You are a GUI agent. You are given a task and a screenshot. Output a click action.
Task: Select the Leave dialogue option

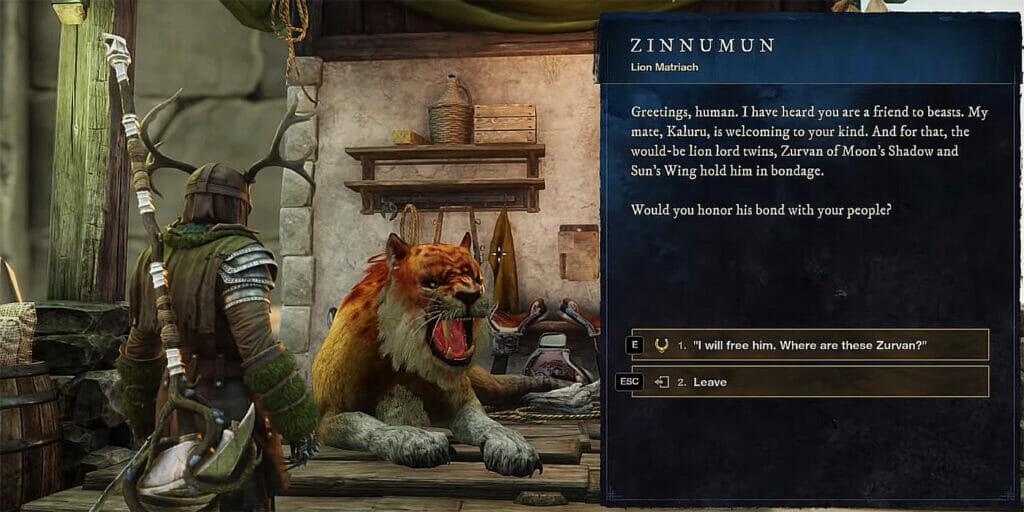(x=810, y=382)
